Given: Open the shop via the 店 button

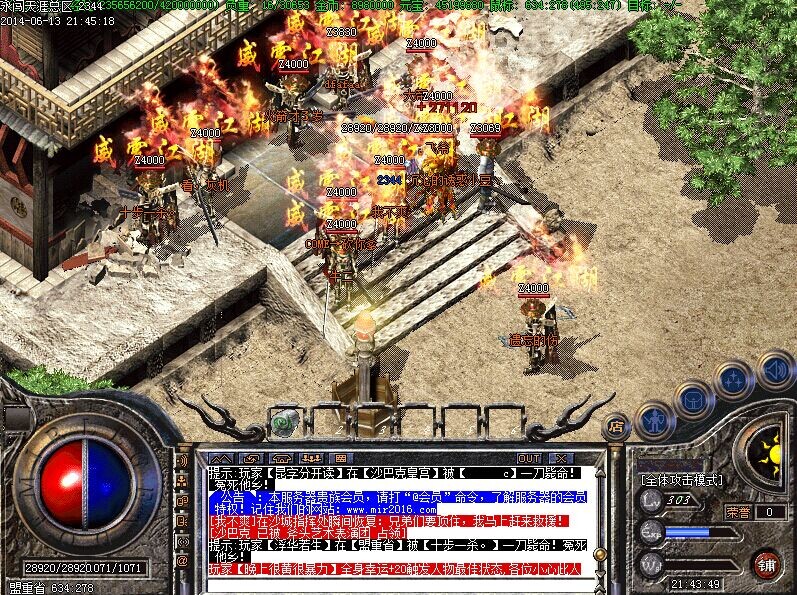Looking at the screenshot, I should click(x=616, y=428).
